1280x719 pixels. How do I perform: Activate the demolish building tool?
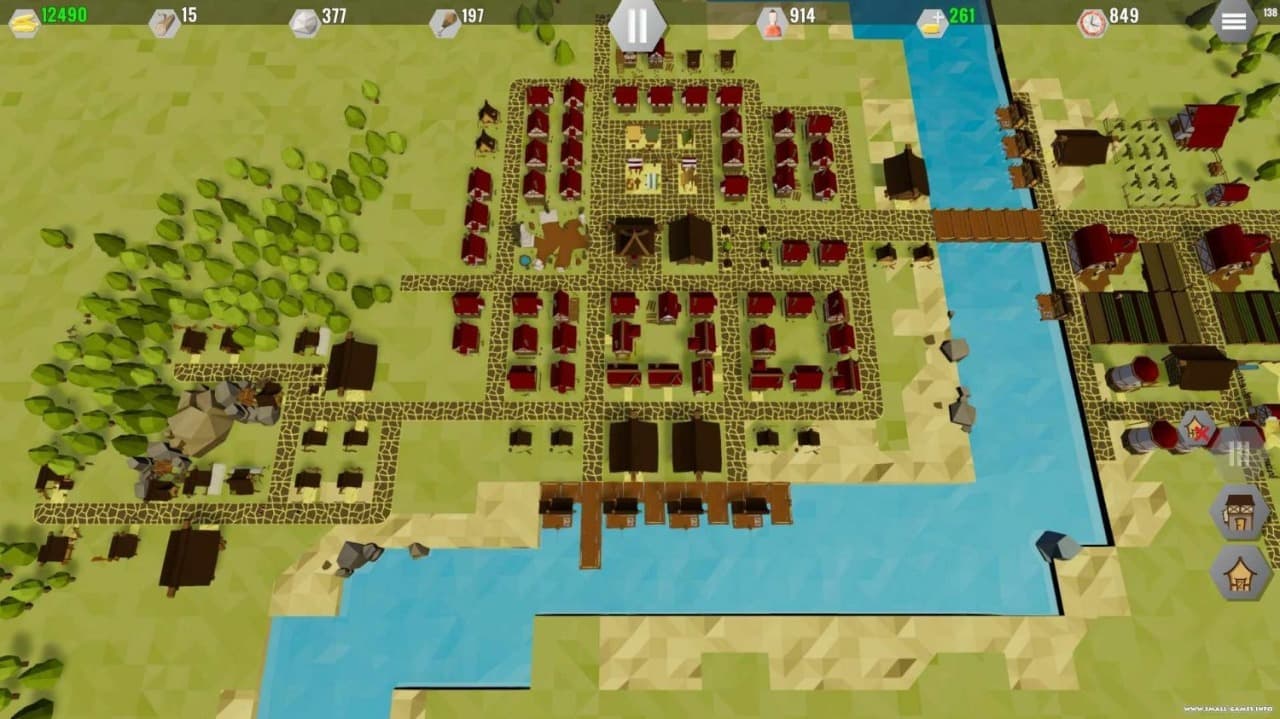click(x=1197, y=430)
